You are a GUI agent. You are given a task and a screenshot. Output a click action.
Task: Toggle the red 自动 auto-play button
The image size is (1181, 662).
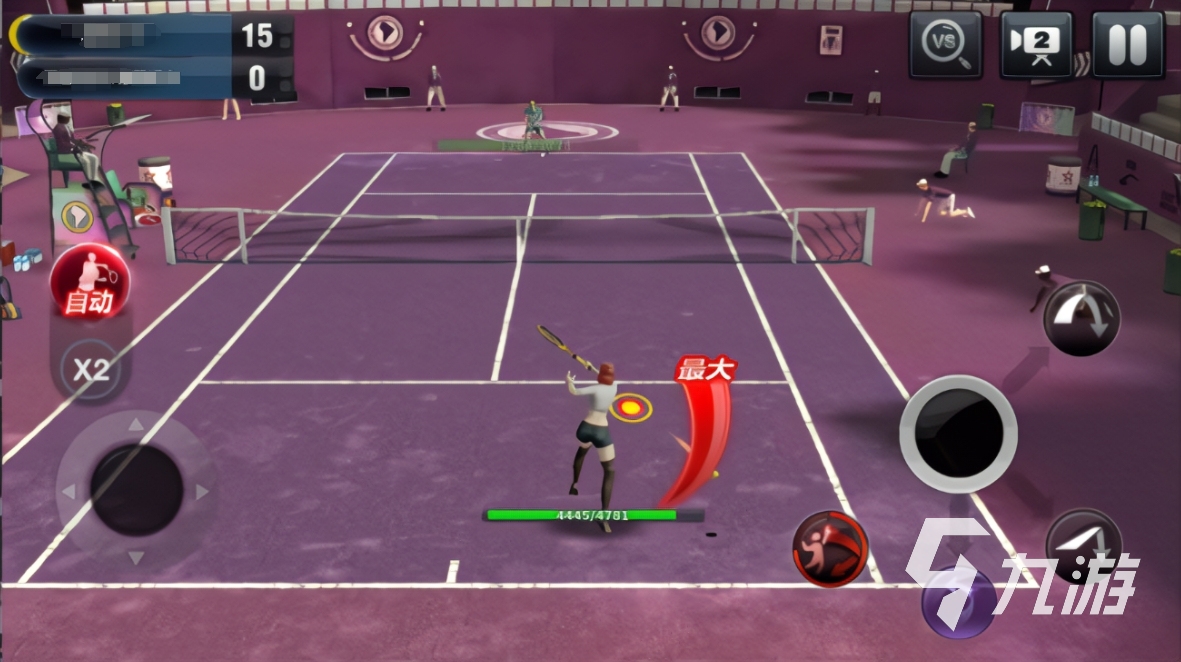coord(89,283)
